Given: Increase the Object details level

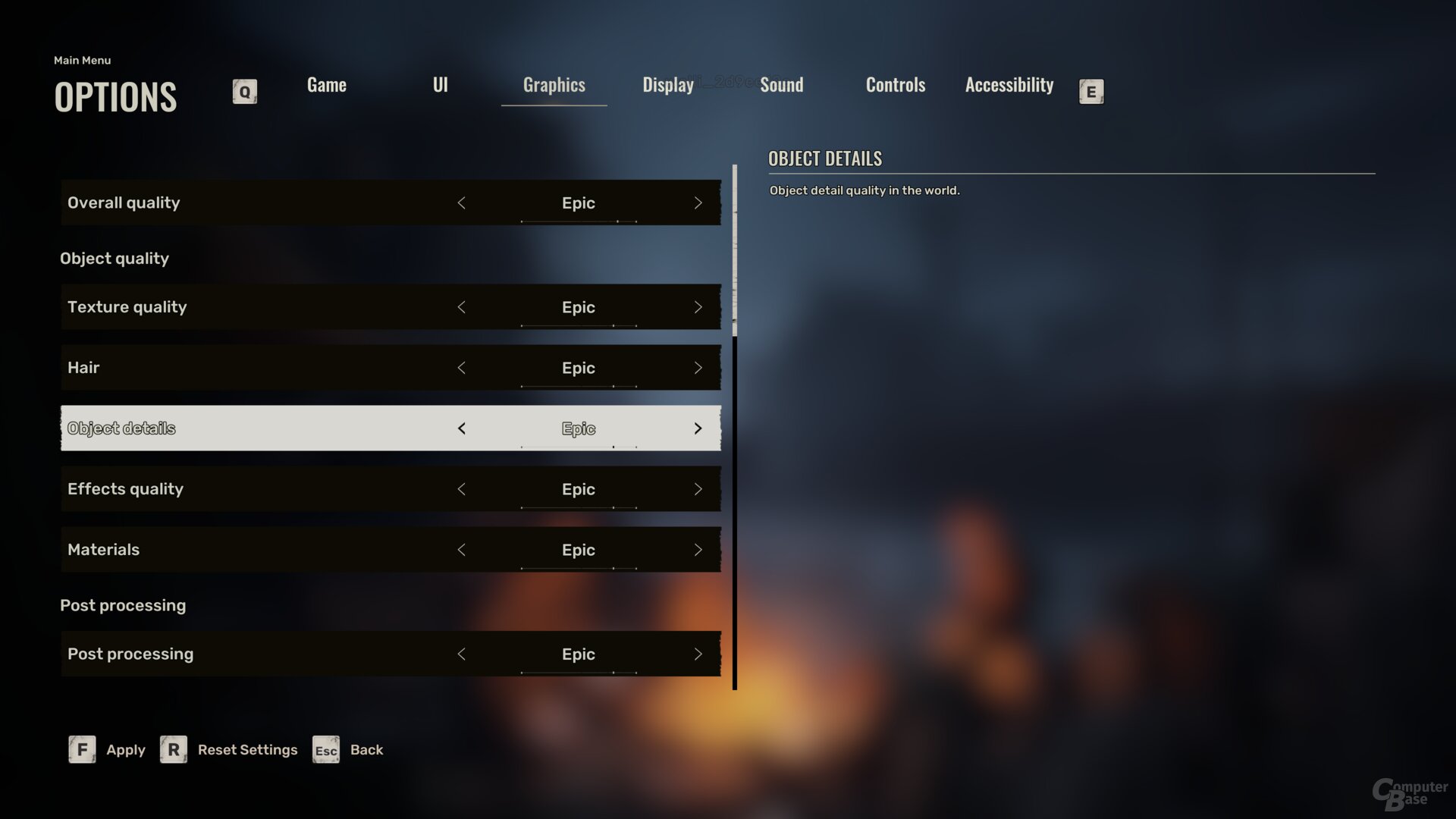Looking at the screenshot, I should click(698, 428).
